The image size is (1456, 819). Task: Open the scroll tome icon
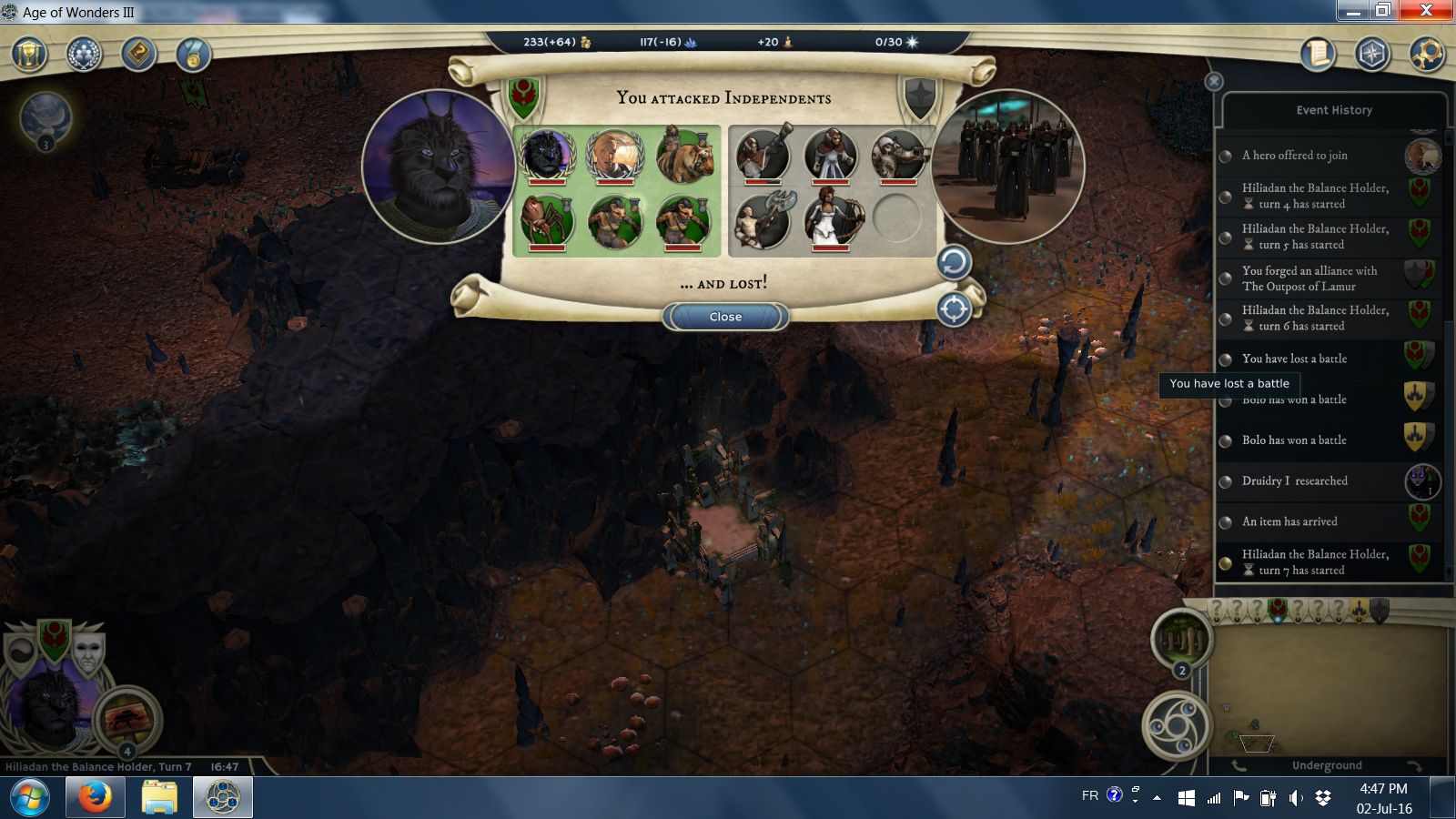[x=1317, y=55]
